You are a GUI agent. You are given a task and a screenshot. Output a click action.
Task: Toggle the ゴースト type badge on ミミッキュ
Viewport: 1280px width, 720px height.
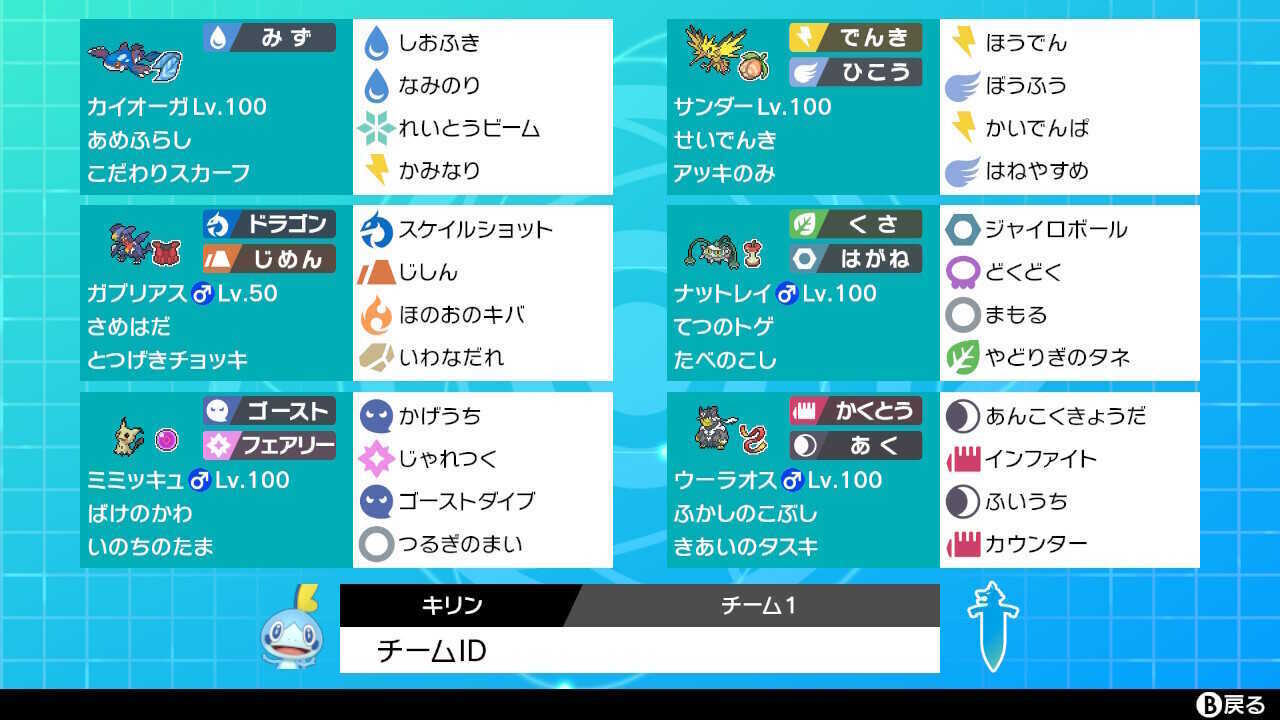click(270, 410)
